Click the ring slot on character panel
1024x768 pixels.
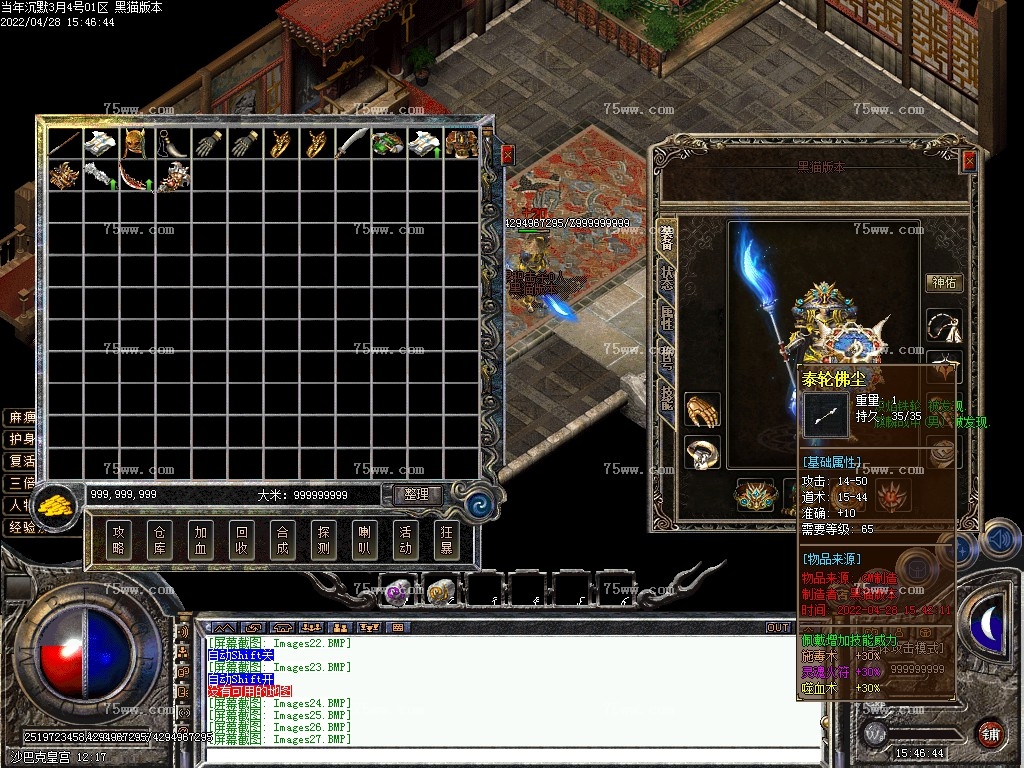pos(702,452)
